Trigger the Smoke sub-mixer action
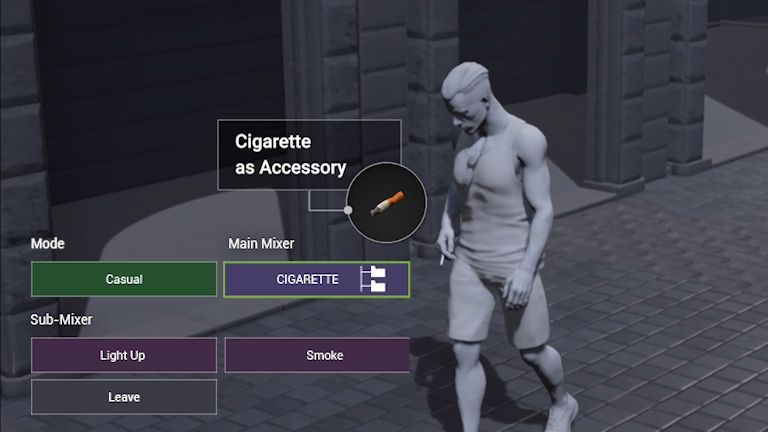Screen dimensions: 768x432 point(317,355)
